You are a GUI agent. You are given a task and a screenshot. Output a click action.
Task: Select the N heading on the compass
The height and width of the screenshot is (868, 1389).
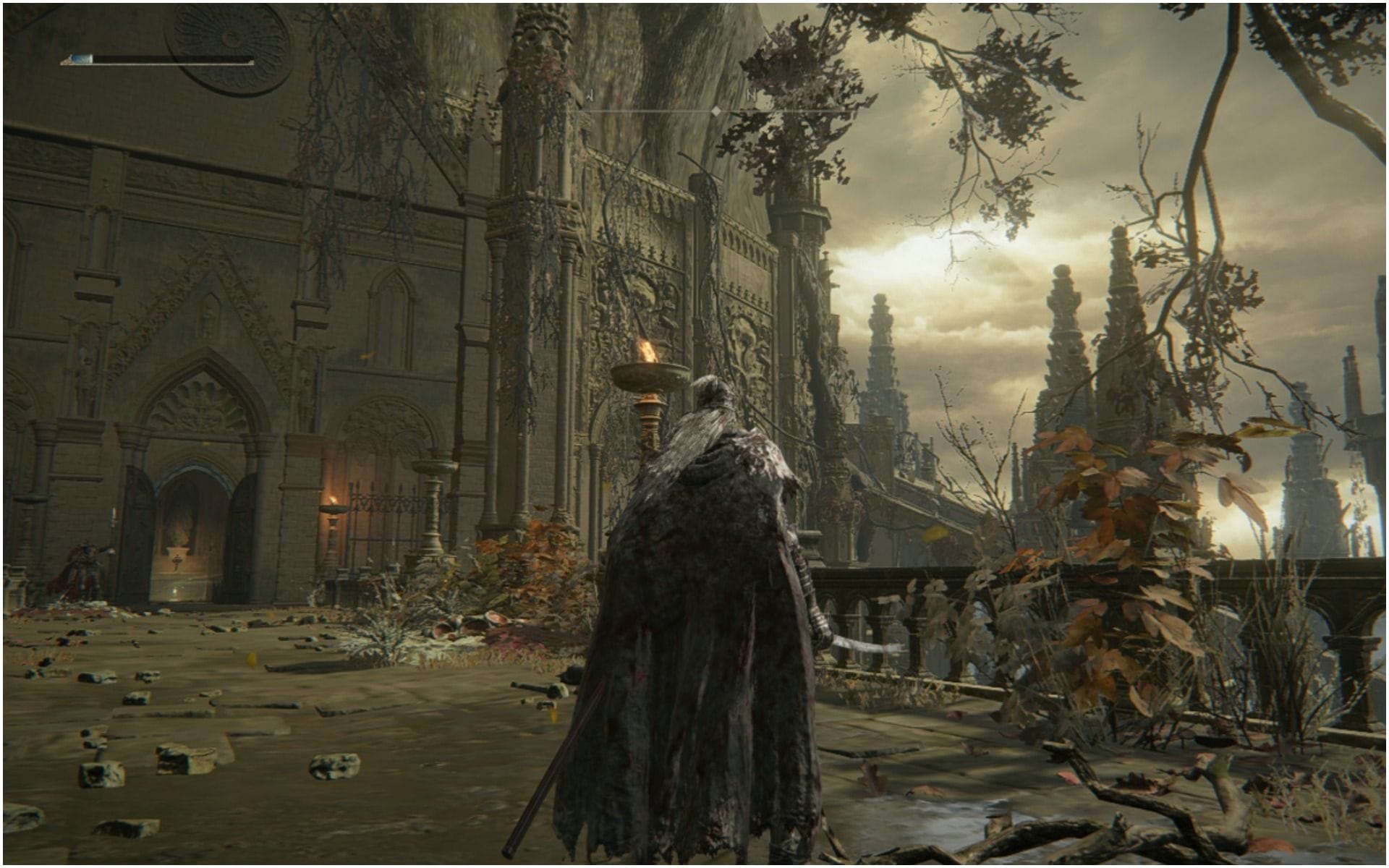pyautogui.click(x=752, y=95)
